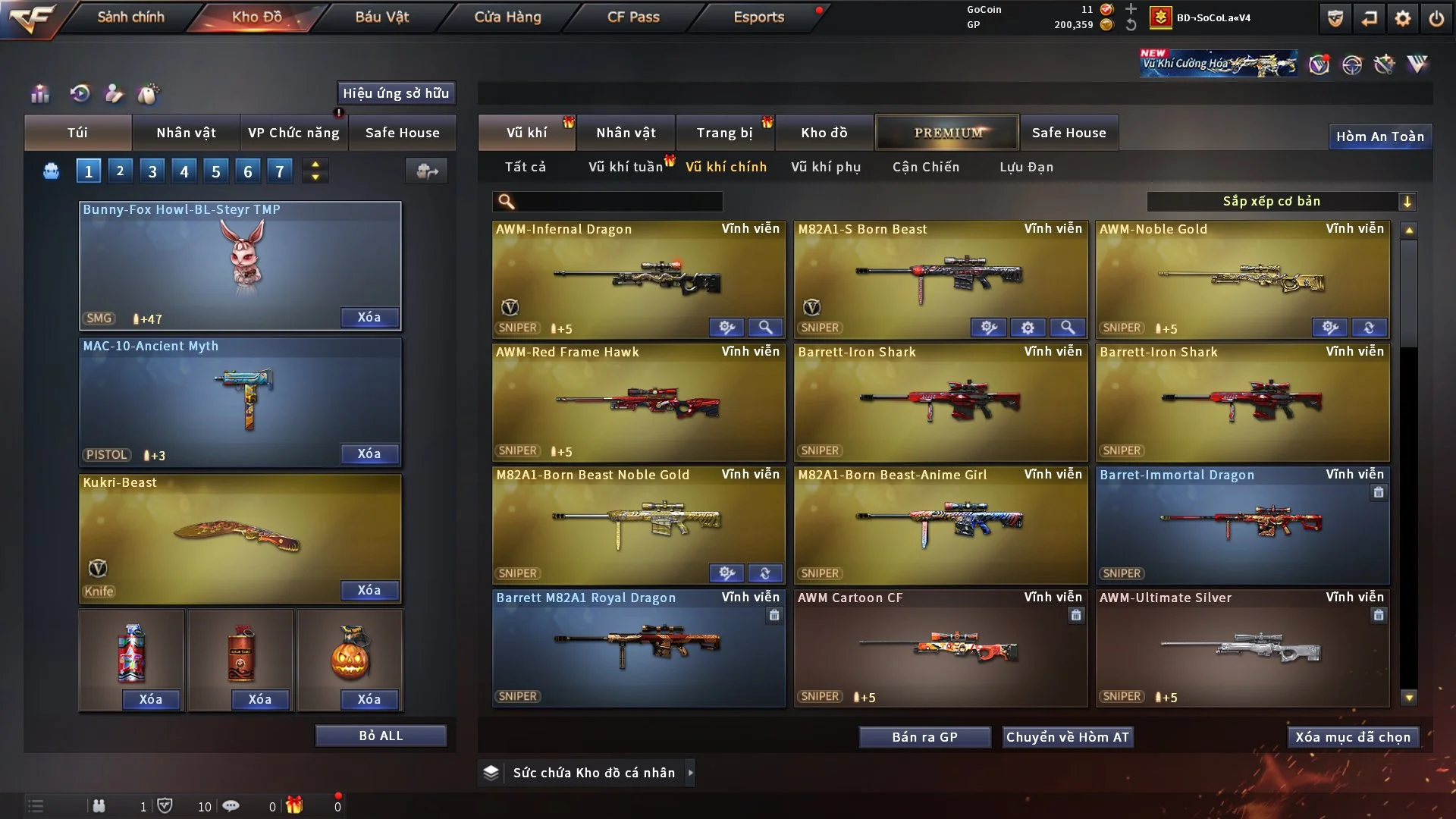Click the up arrow of the bag page stepper
This screenshot has height=819, width=1456.
click(x=315, y=165)
